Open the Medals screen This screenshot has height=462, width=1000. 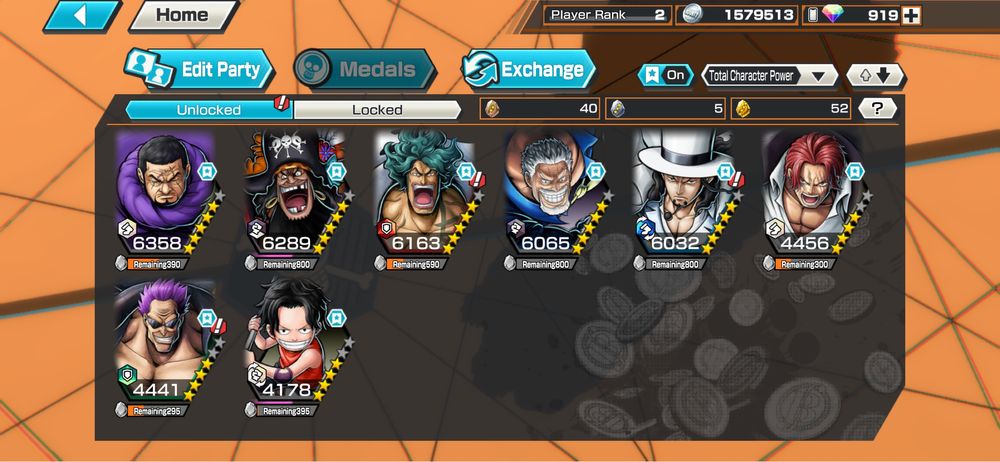pyautogui.click(x=366, y=69)
